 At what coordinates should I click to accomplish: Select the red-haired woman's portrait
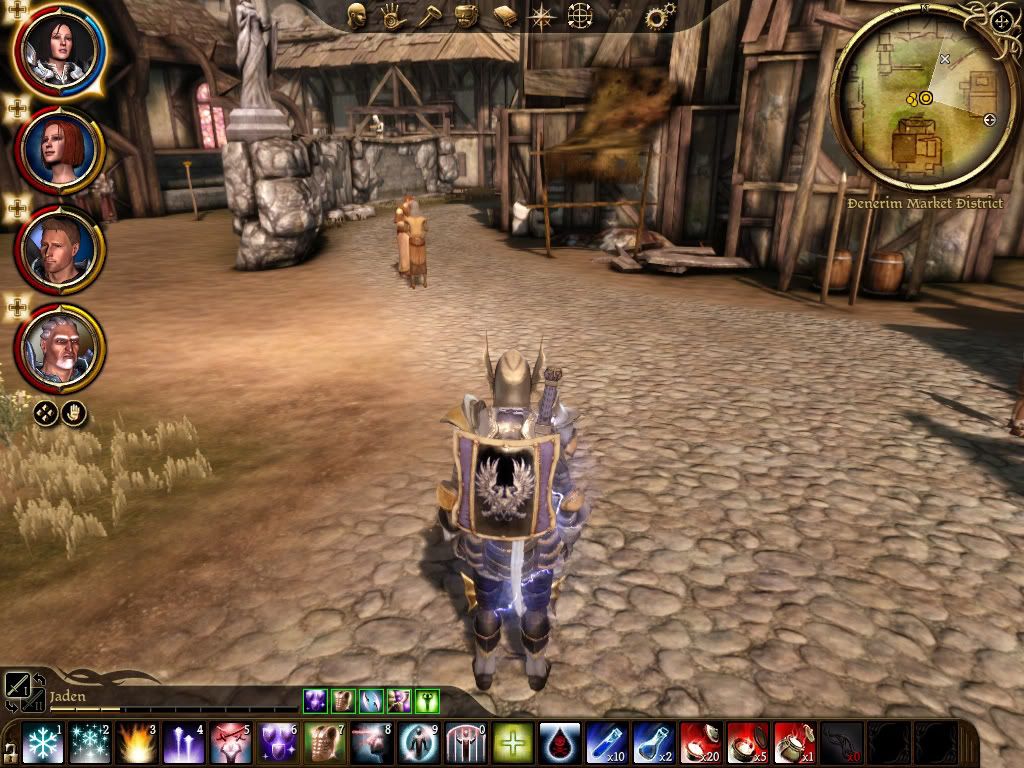point(59,150)
